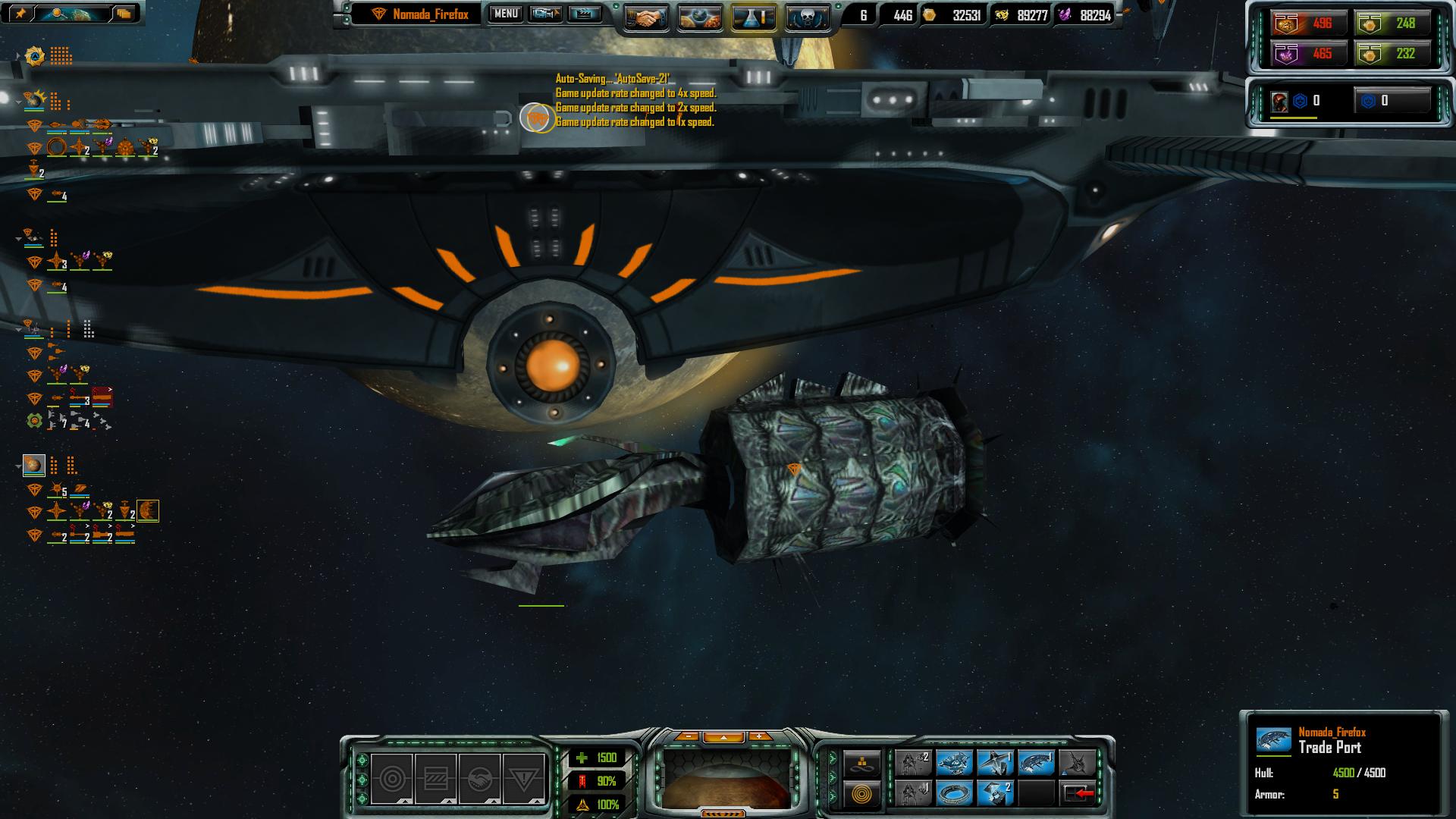This screenshot has height=819, width=1456.
Task: Expand the panel with the up-arrow tab
Action: (x=723, y=736)
